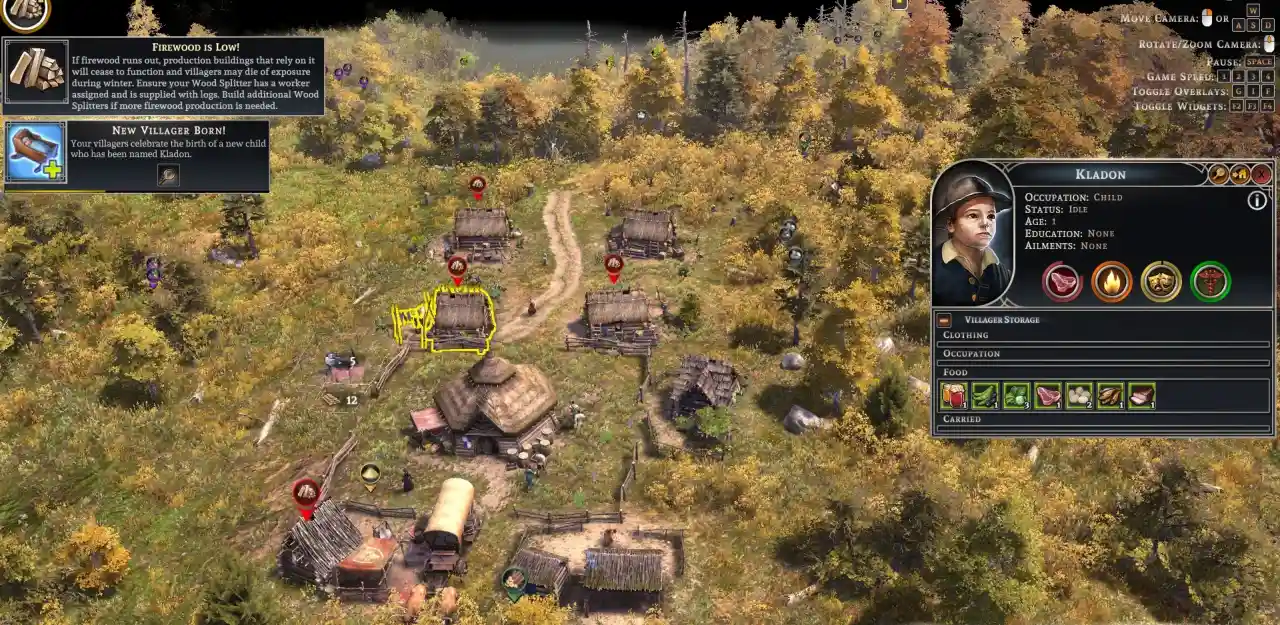Screen dimensions: 1280x625
Task: Collapse the Villager Storage section
Action: 944,320
